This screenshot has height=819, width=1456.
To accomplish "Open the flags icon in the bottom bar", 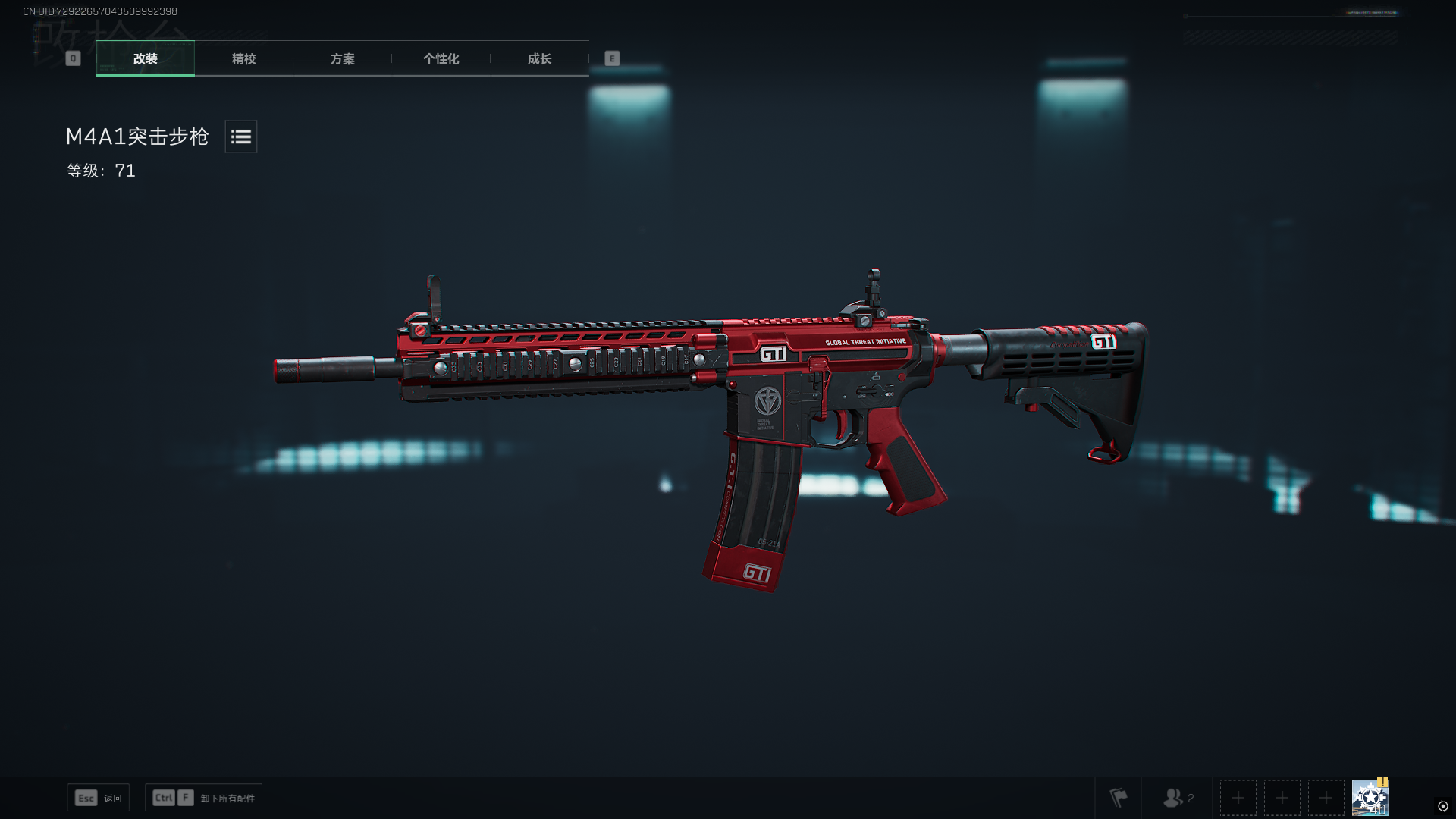I will (x=1119, y=798).
